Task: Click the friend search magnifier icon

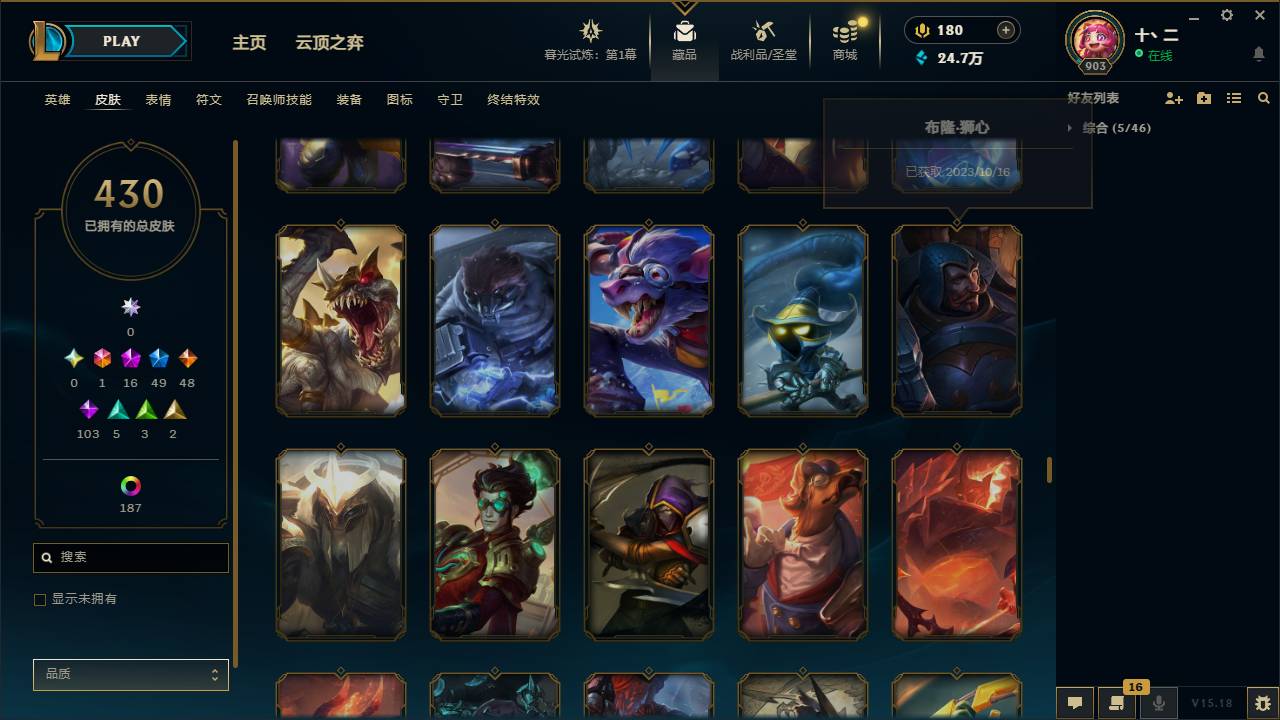Action: pos(1264,98)
